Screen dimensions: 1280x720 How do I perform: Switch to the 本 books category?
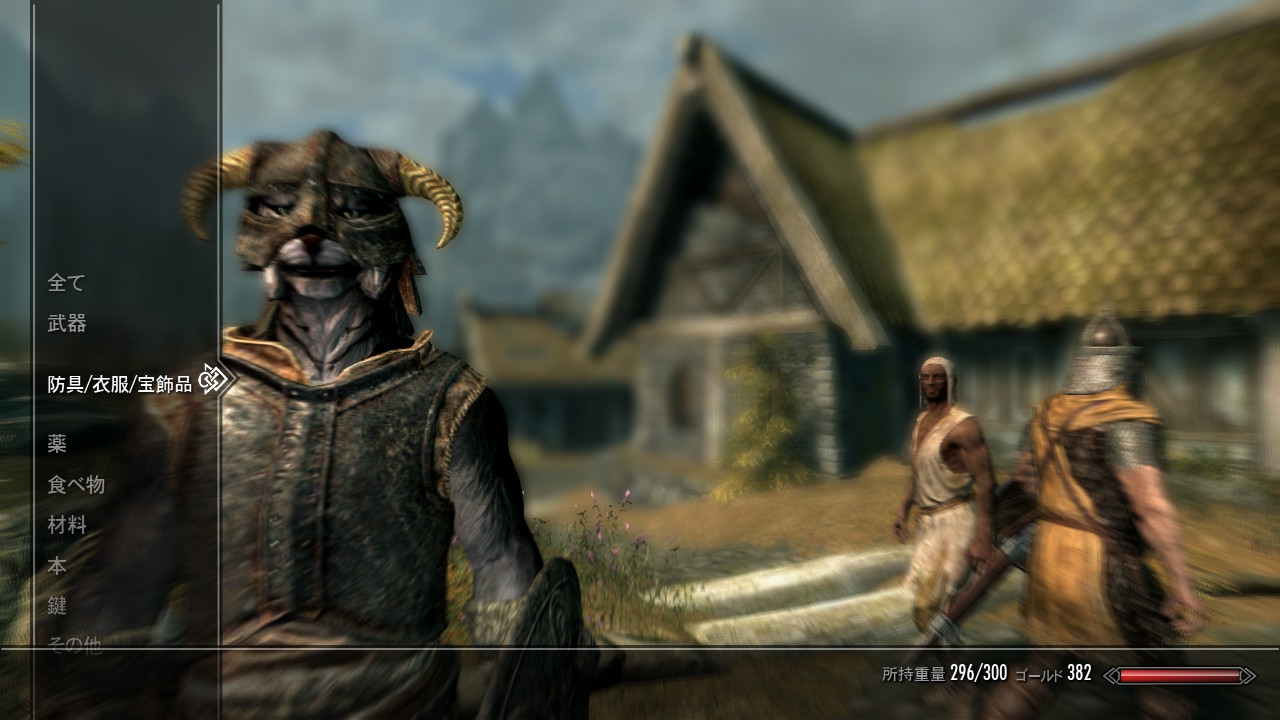(x=57, y=566)
